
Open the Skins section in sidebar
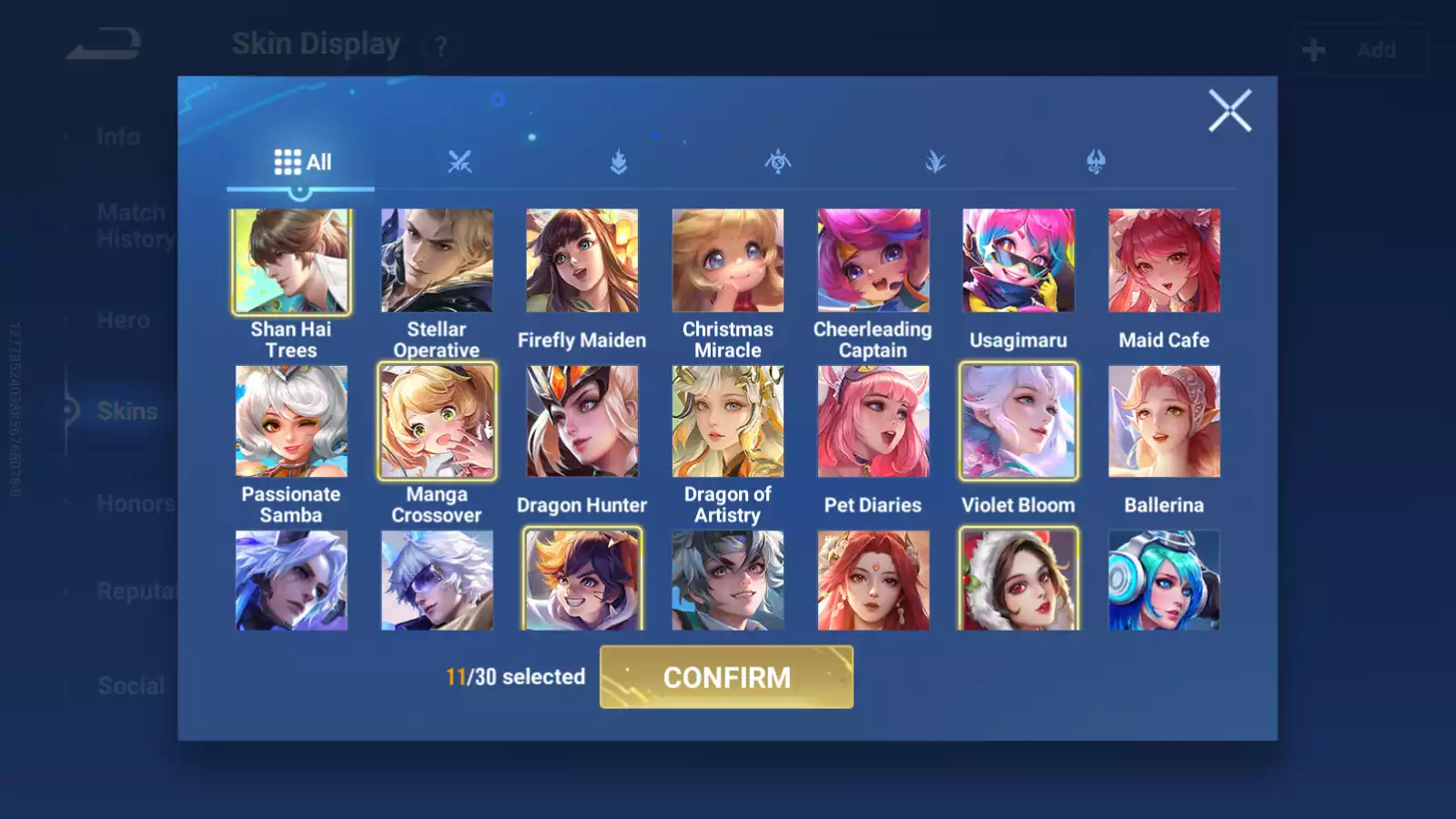pyautogui.click(x=126, y=411)
